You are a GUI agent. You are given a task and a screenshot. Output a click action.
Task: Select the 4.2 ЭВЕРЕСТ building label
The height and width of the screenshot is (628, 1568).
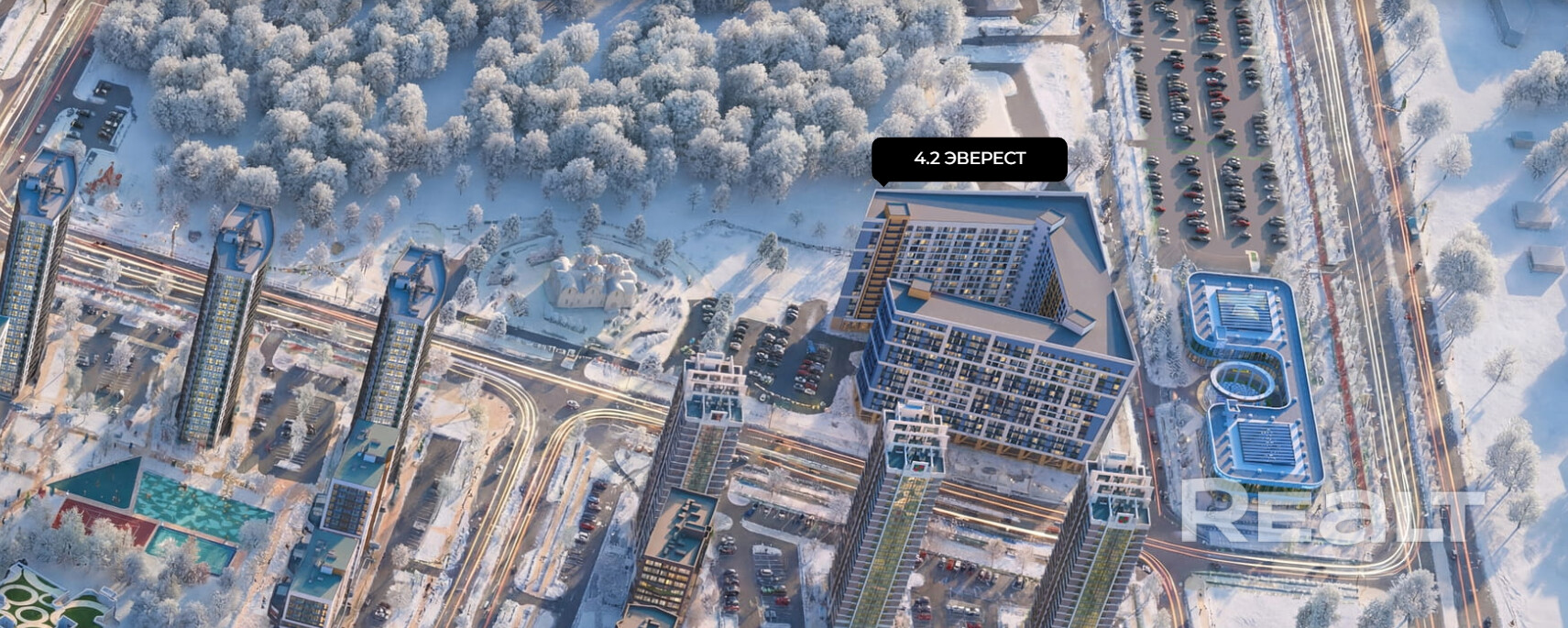[969, 159]
